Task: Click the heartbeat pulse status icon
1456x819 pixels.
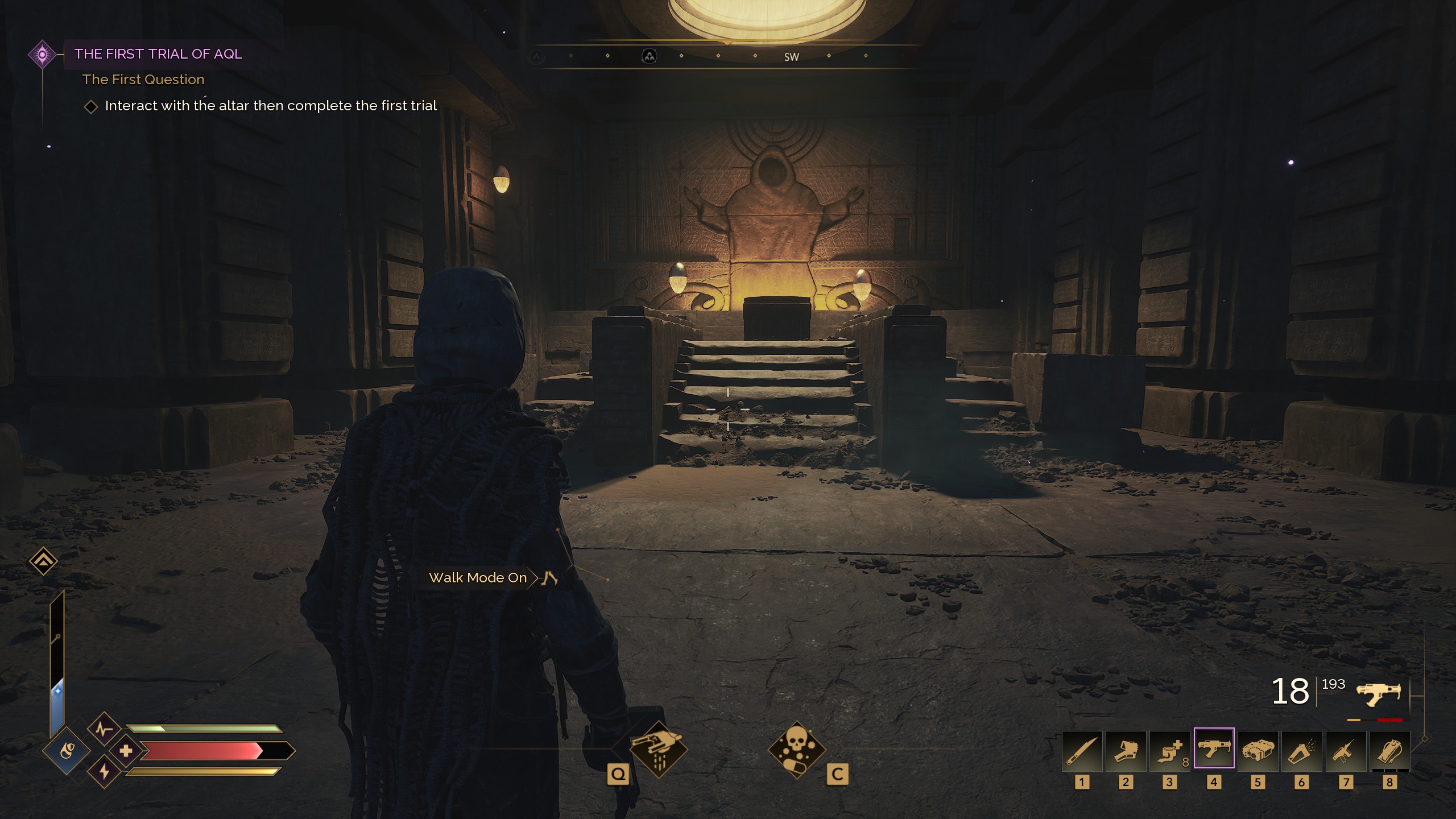Action: pyautogui.click(x=104, y=729)
